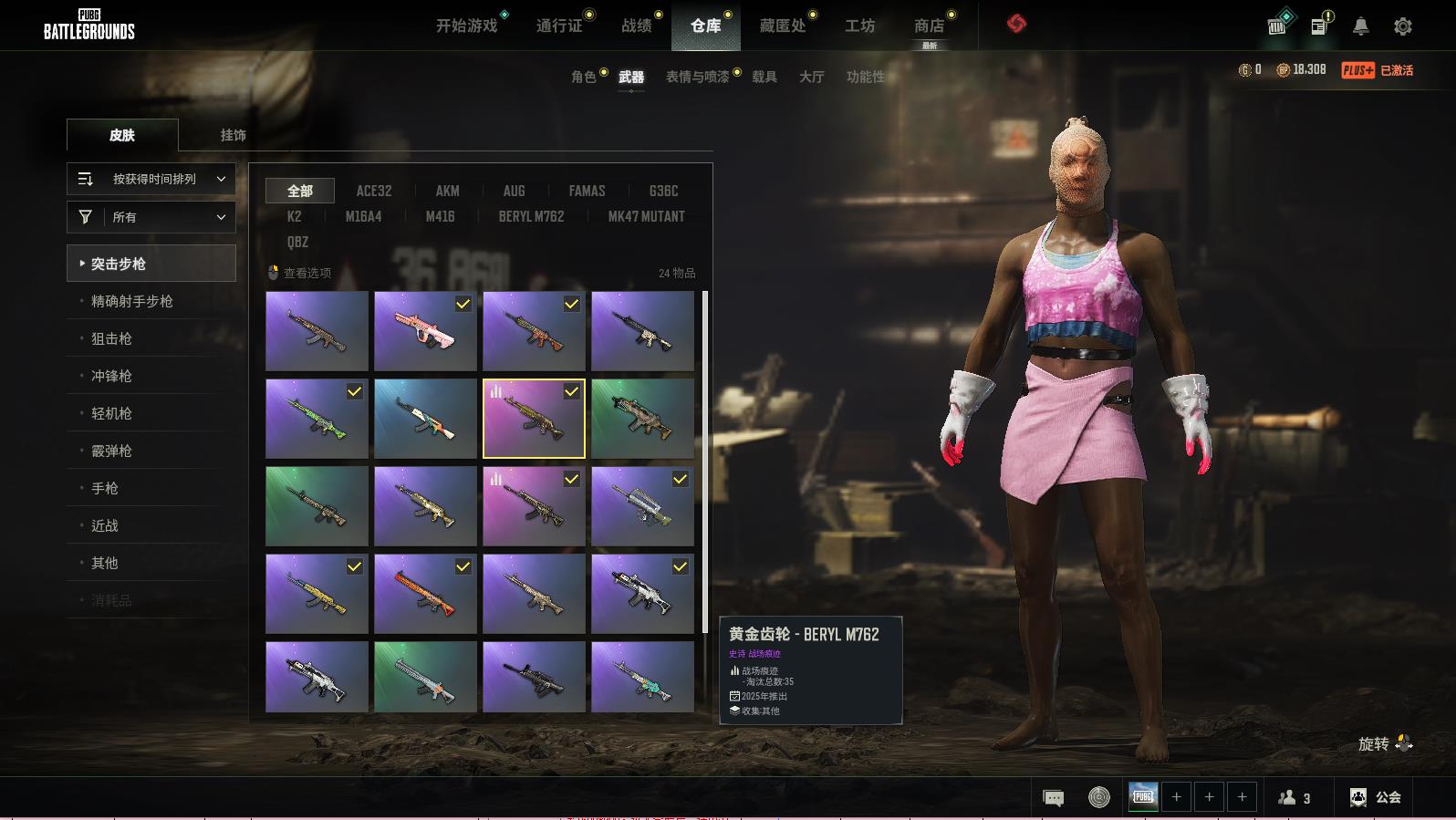Select the 手枪 (Pistol) category
The height and width of the screenshot is (820, 1456).
point(105,488)
